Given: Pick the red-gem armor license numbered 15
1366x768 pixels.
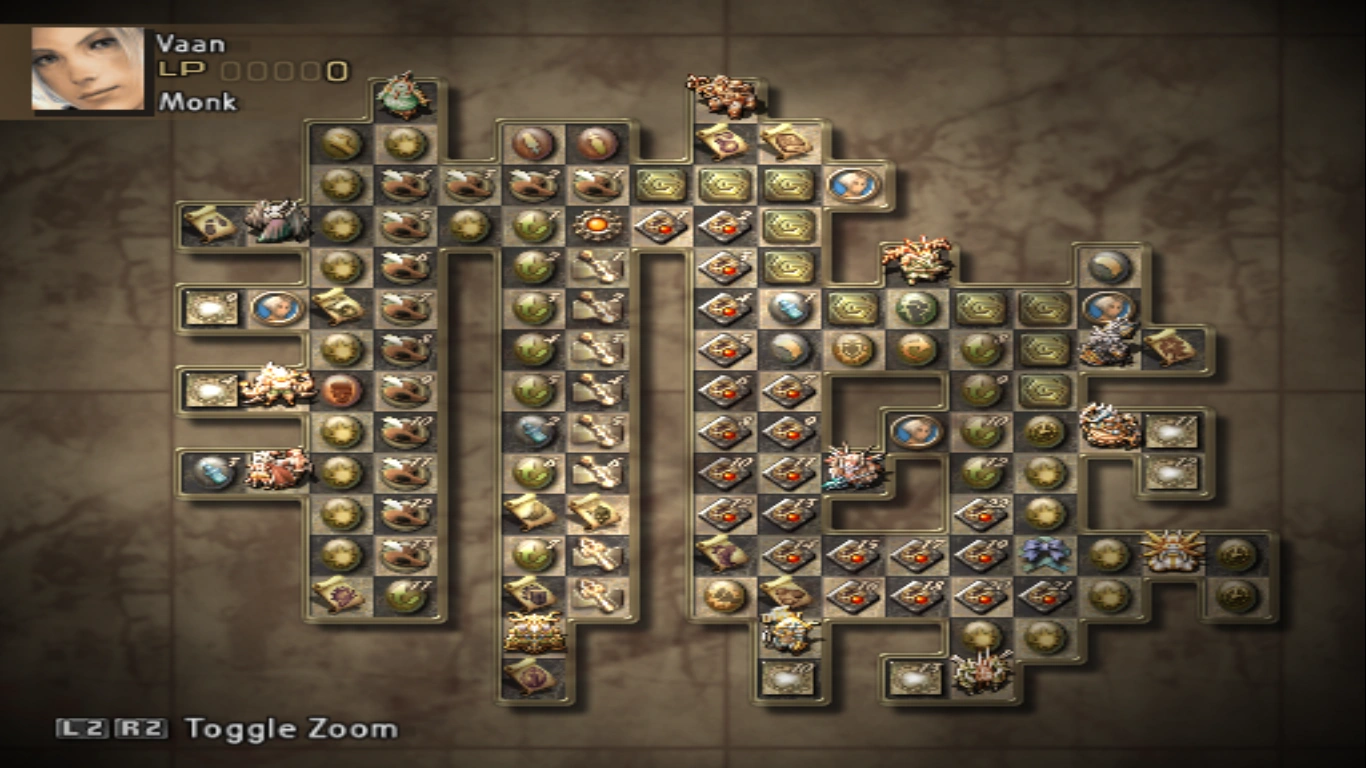Looking at the screenshot, I should [x=853, y=553].
